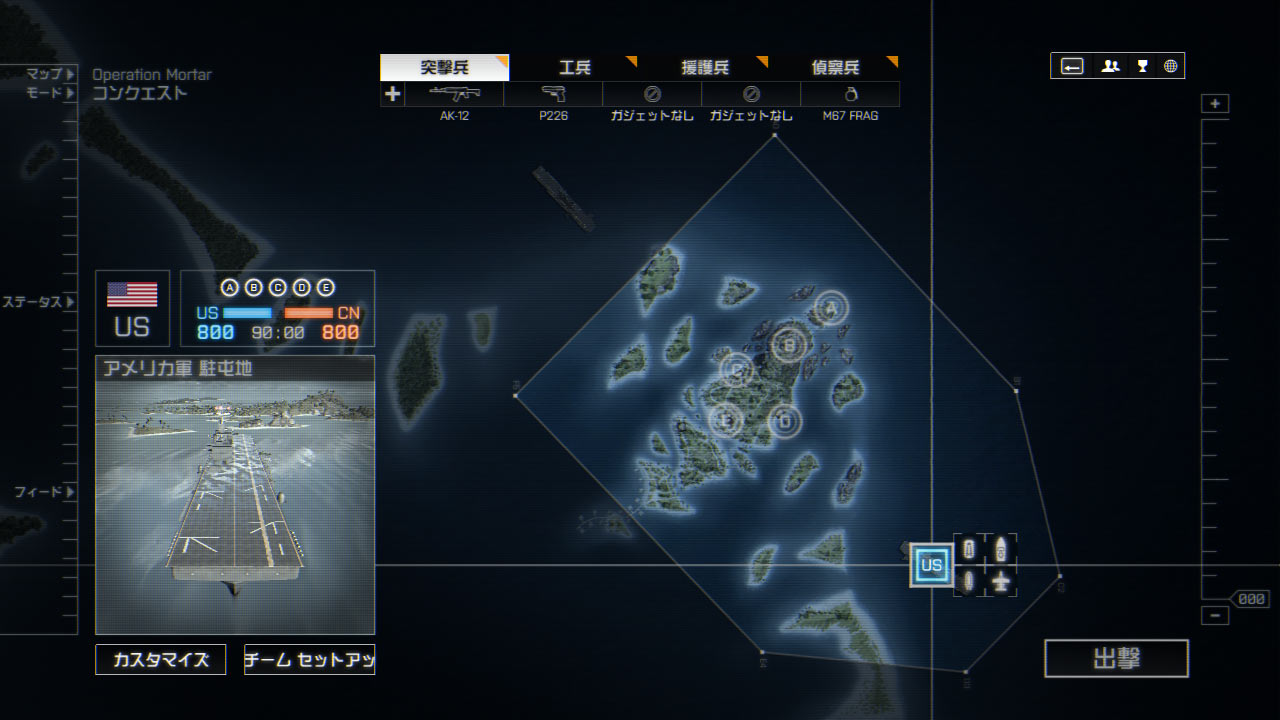Screen dimensions: 1280x720
Task: Switch to the 工兵 engineer class tab
Action: [x=575, y=68]
